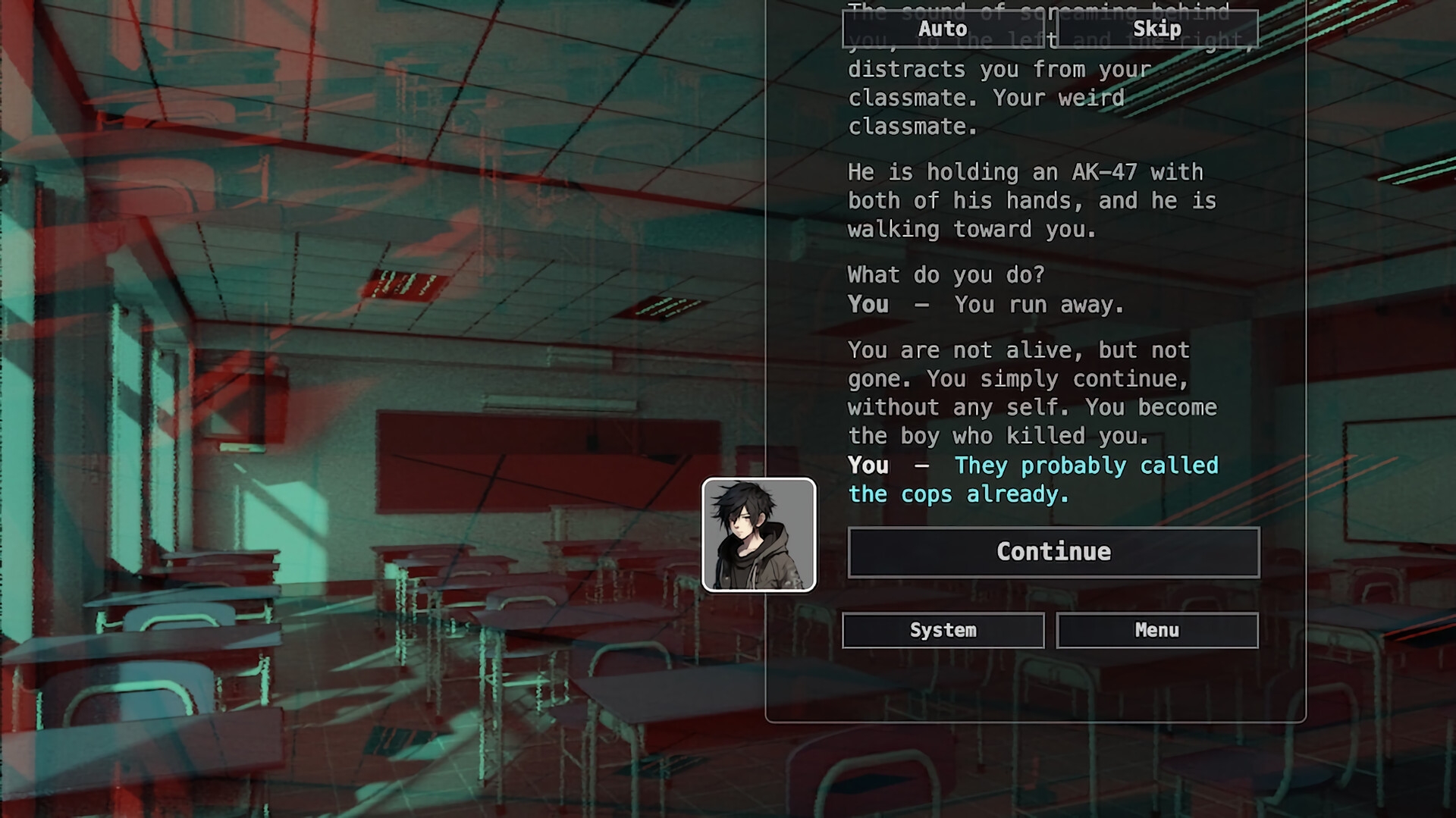This screenshot has height=818, width=1456.
Task: Click the 'What do you do?' prompt
Action: pyautogui.click(x=946, y=274)
